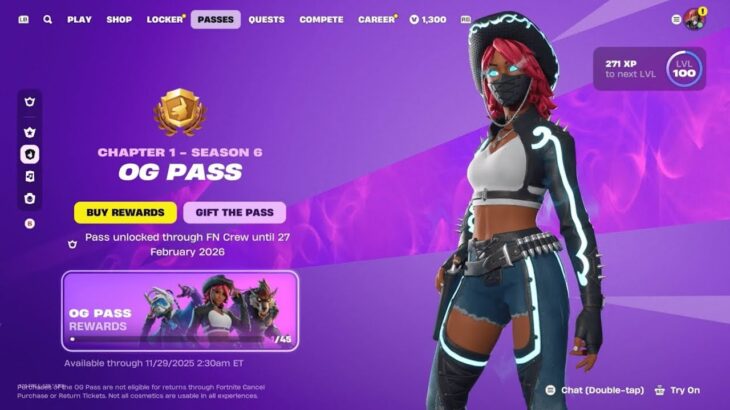The height and width of the screenshot is (410, 730).
Task: Select the Passes tab
Action: pos(215,19)
